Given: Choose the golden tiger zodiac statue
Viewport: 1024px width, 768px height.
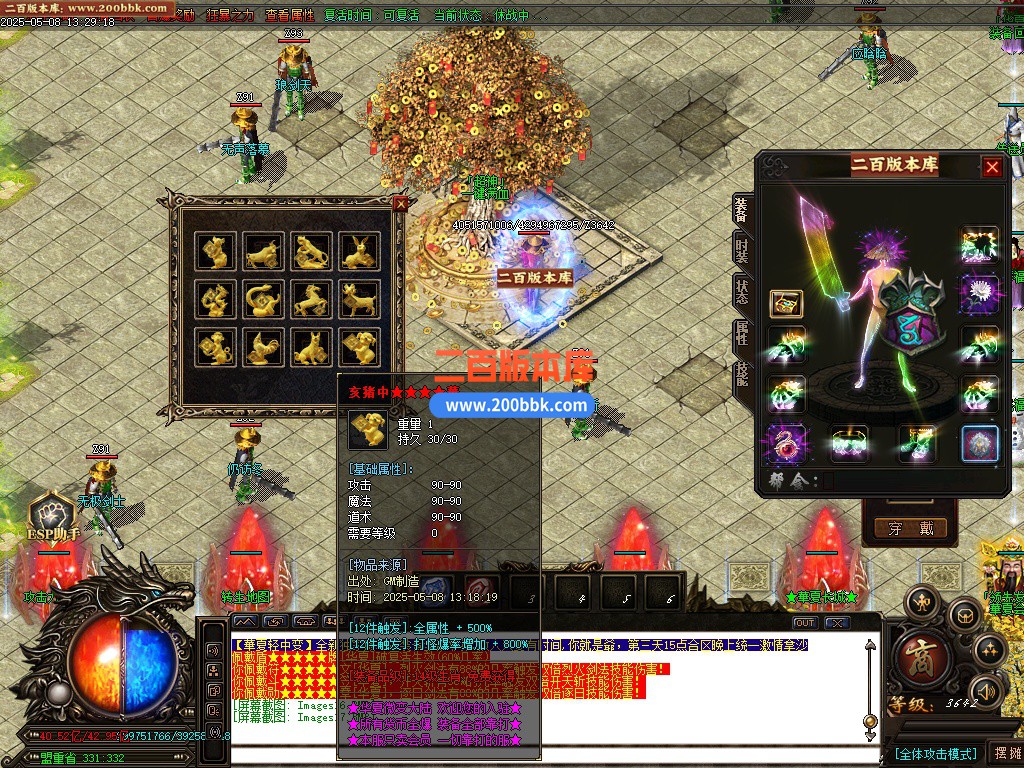Looking at the screenshot, I should point(311,251).
